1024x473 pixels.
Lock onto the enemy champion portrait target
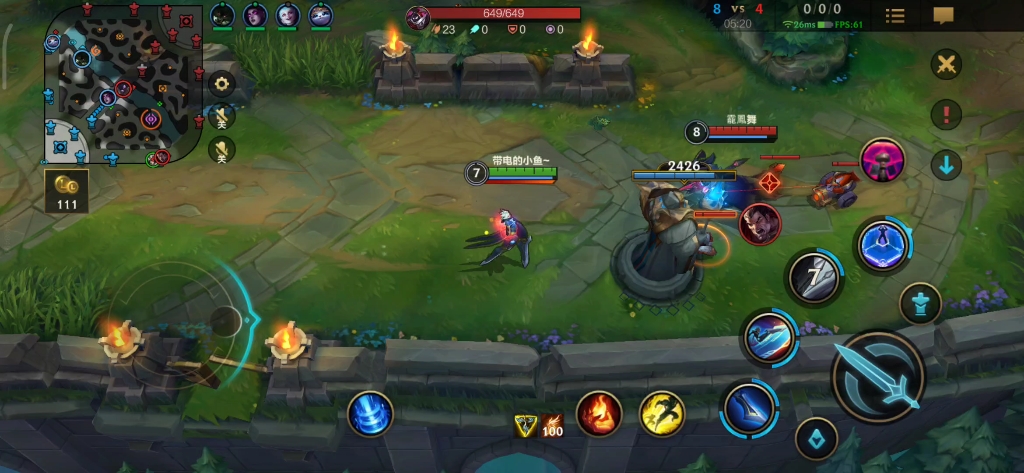point(759,223)
